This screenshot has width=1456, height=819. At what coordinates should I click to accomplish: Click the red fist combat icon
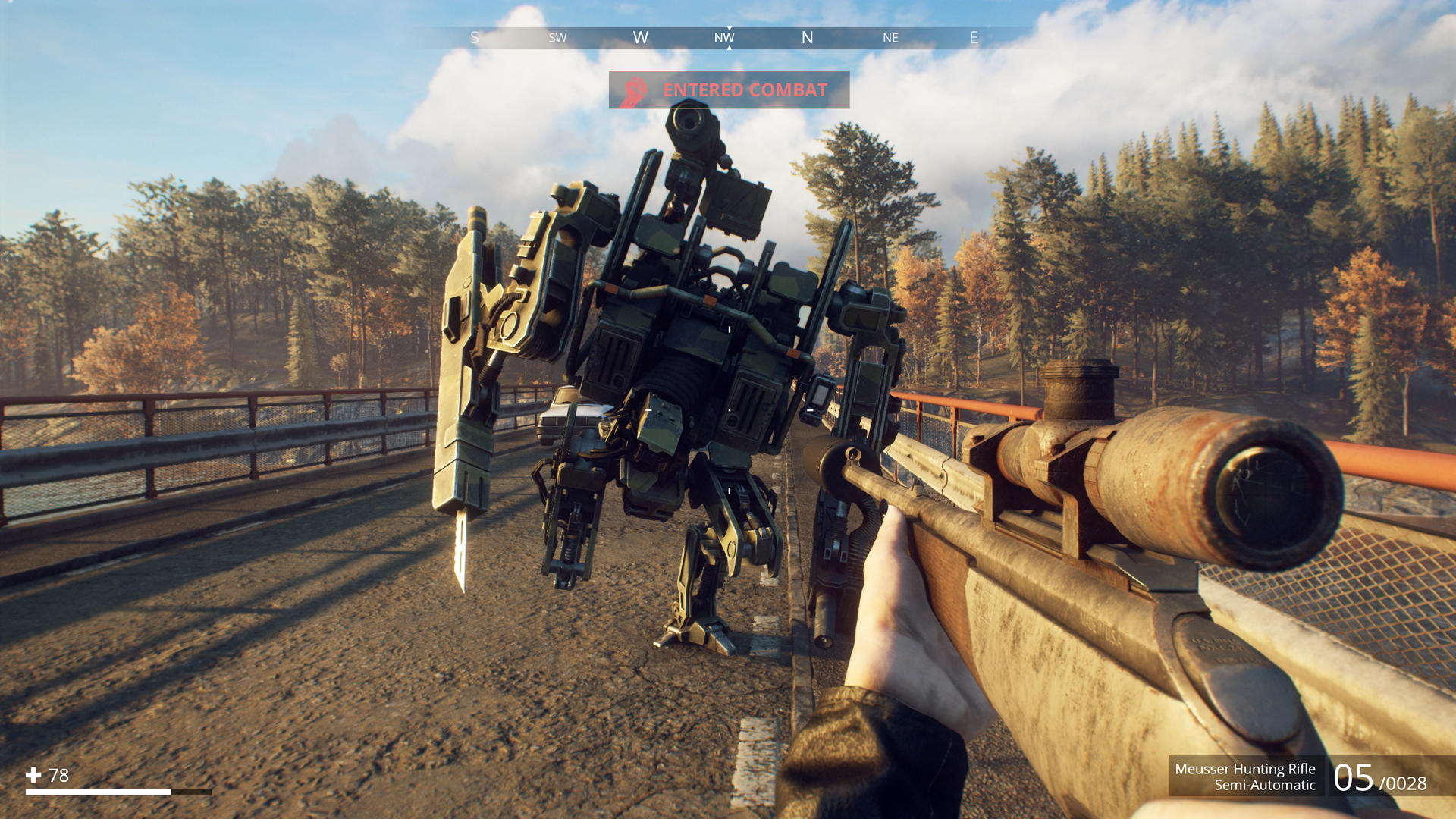[x=635, y=91]
